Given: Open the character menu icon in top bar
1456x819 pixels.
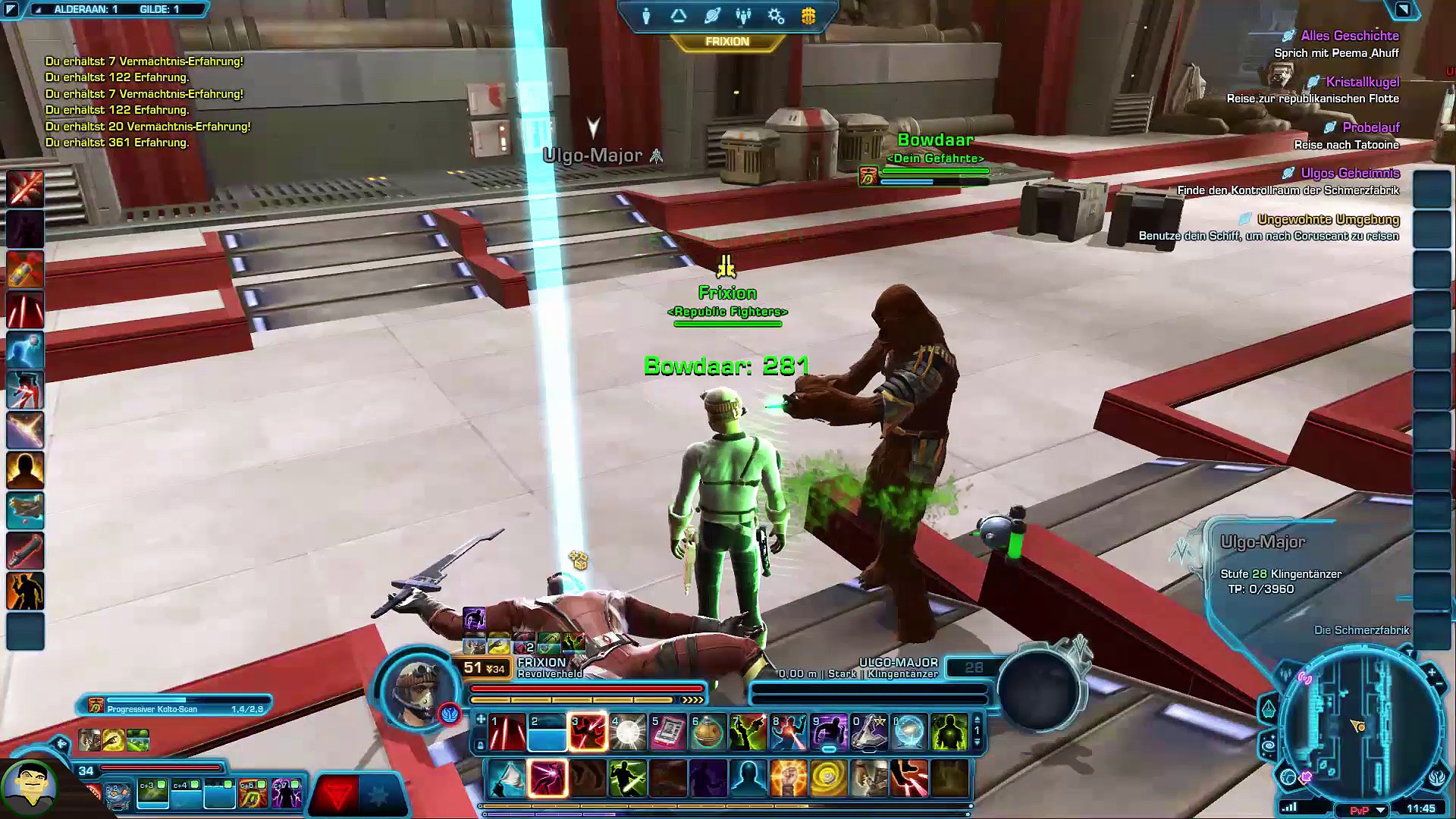Looking at the screenshot, I should pyautogui.click(x=646, y=16).
